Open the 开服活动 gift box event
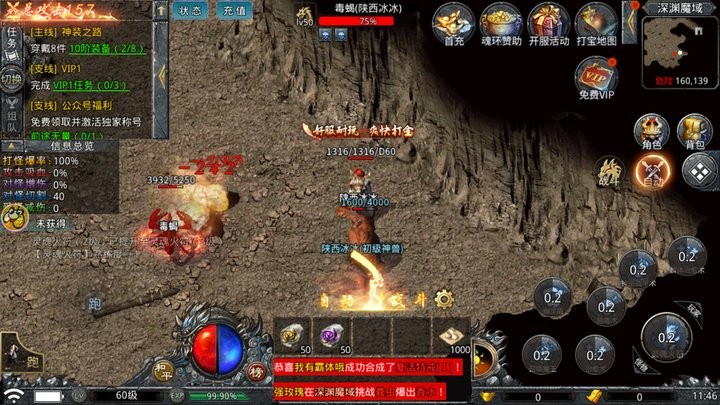 [x=548, y=24]
